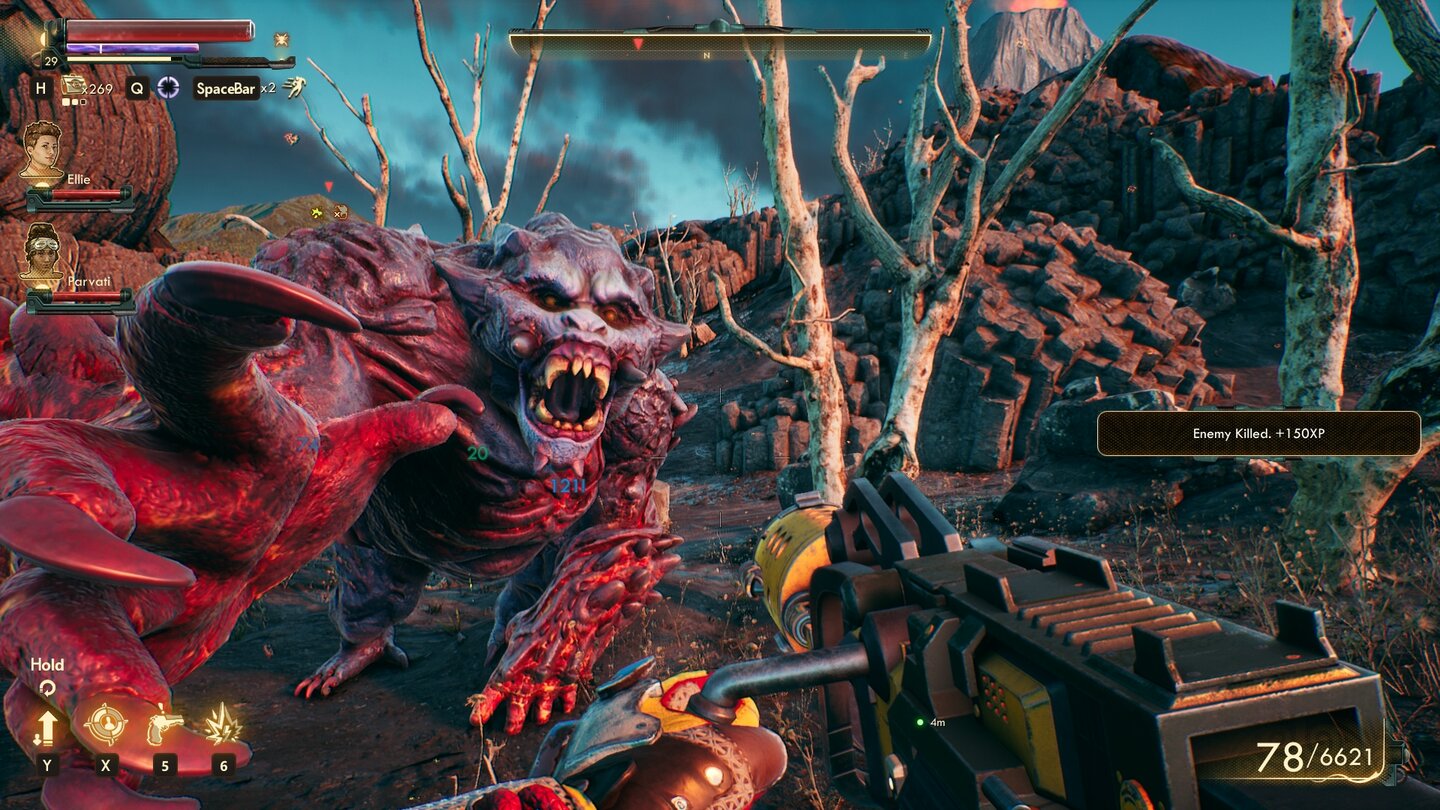
Task: Select Parvati's companion portrait
Action: coord(42,251)
